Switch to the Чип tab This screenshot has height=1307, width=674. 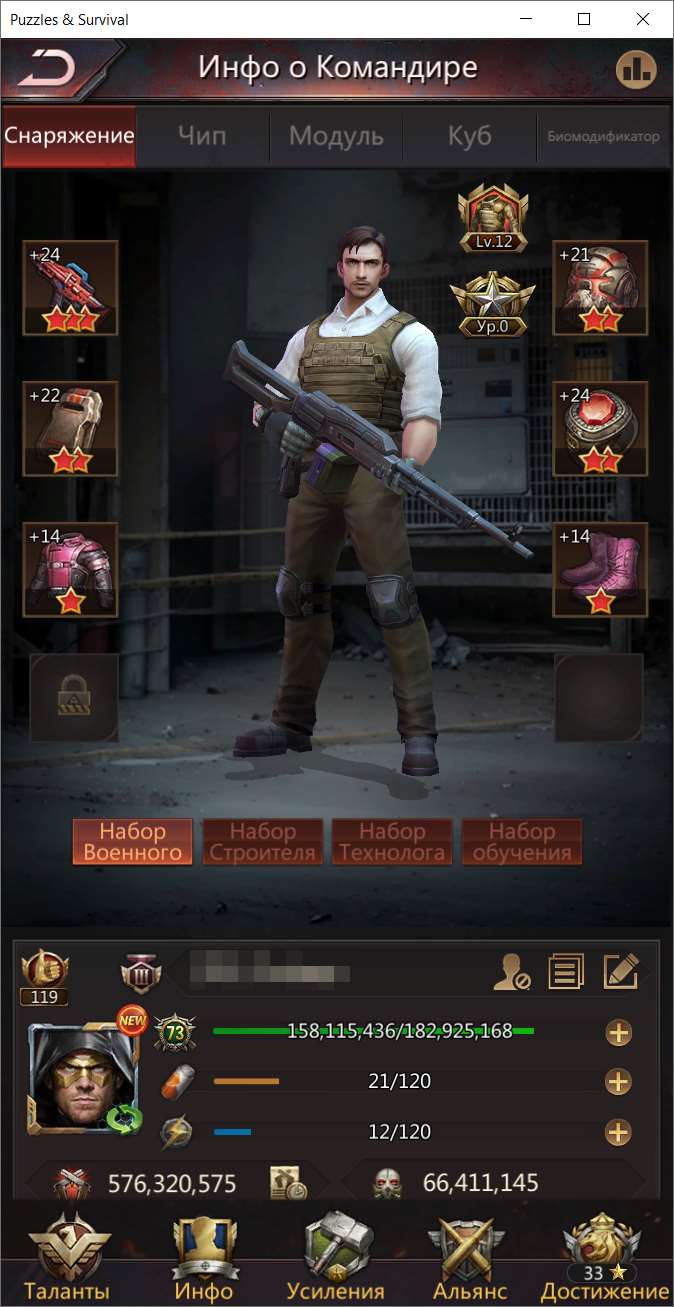click(x=202, y=136)
